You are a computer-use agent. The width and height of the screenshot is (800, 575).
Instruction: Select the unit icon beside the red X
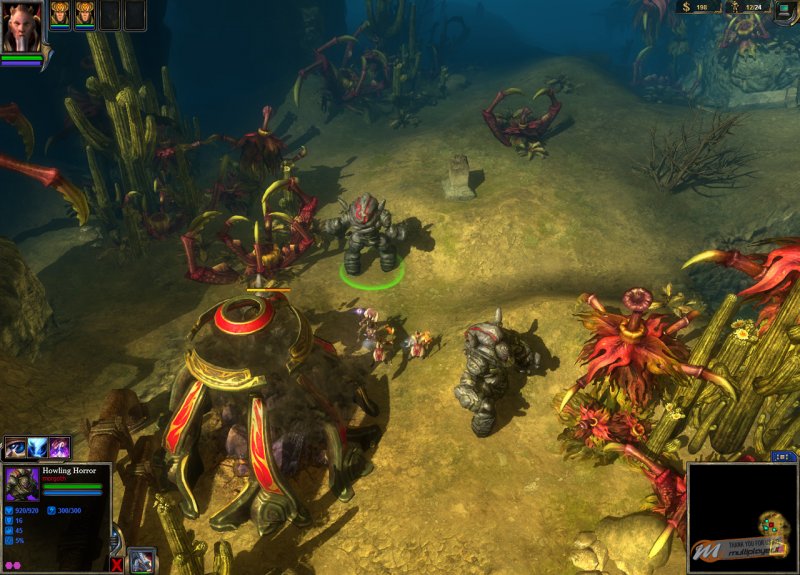(142, 561)
